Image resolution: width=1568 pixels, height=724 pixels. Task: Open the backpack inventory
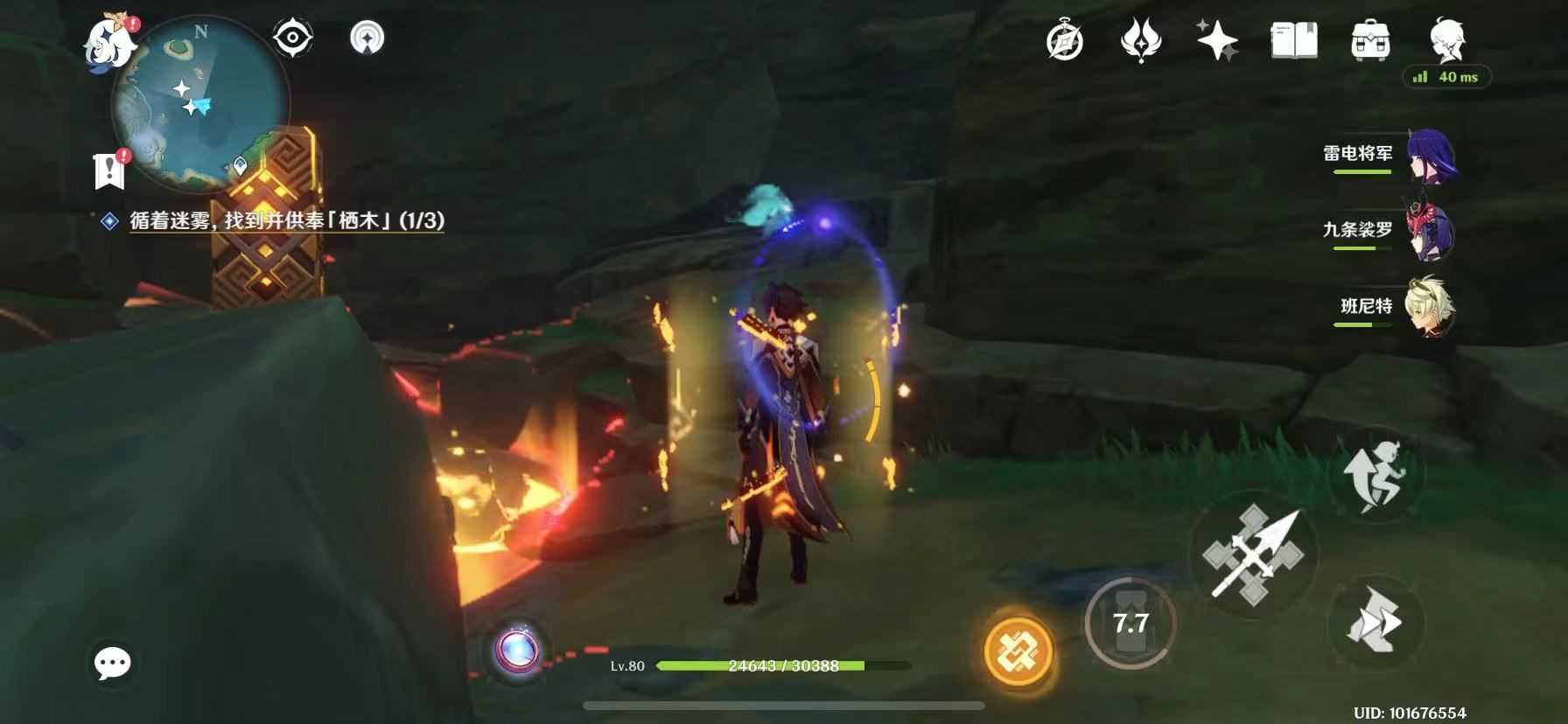[x=1370, y=41]
